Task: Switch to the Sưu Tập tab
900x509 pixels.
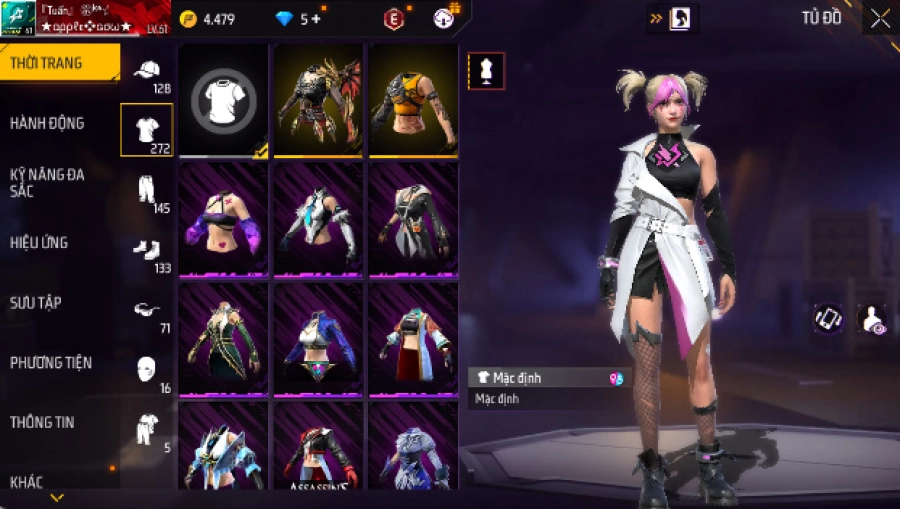Action: pyautogui.click(x=37, y=302)
